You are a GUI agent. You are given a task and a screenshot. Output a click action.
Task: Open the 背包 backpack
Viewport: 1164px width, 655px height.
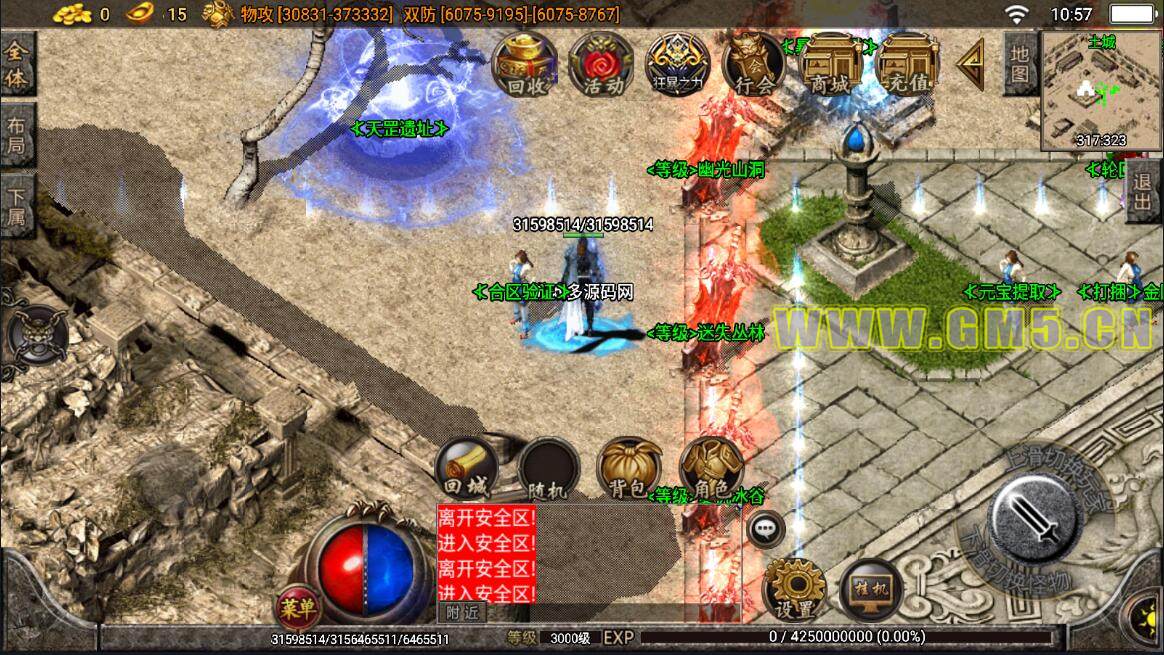pos(630,469)
